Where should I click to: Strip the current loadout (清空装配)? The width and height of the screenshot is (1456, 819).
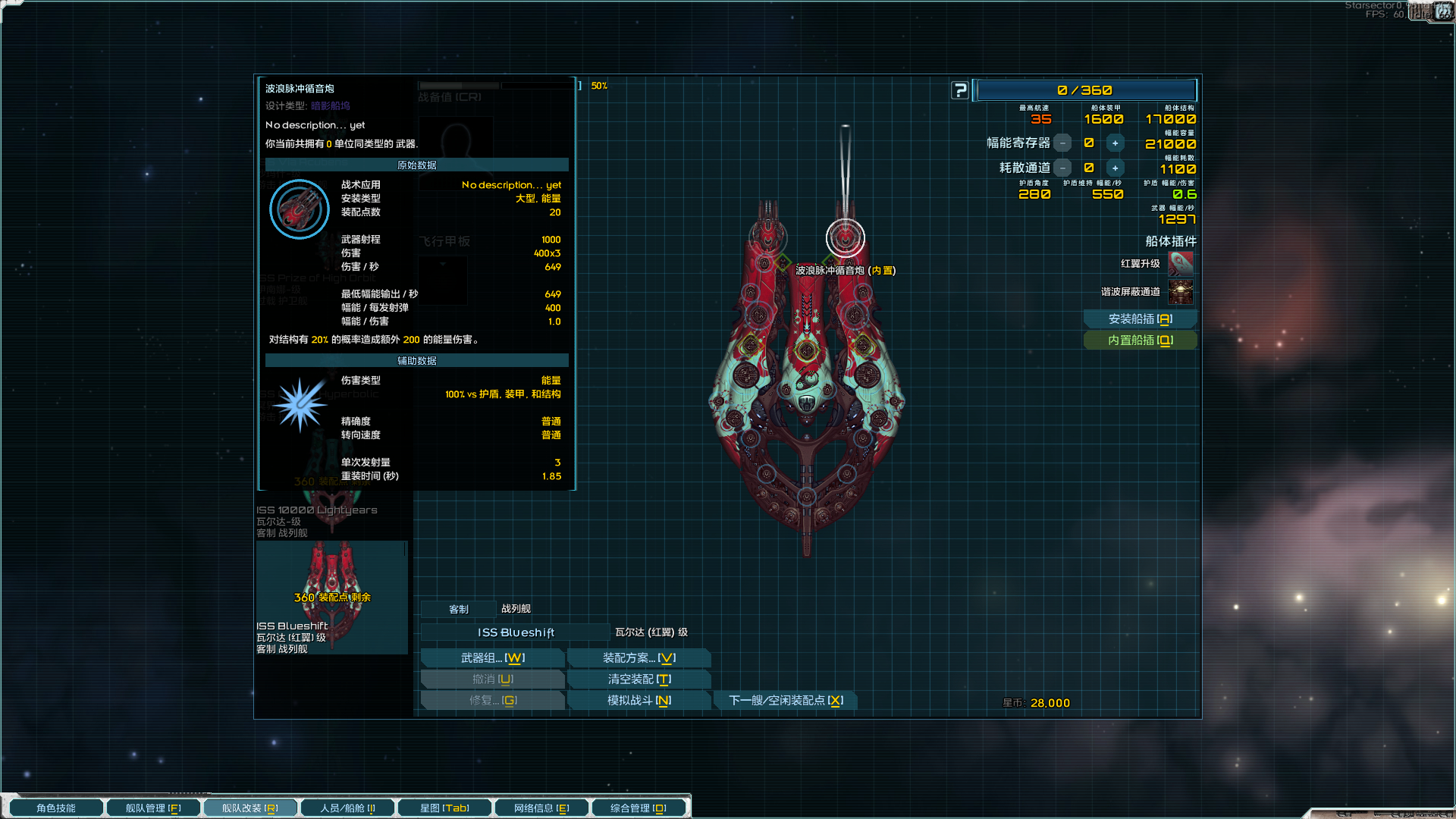(639, 679)
